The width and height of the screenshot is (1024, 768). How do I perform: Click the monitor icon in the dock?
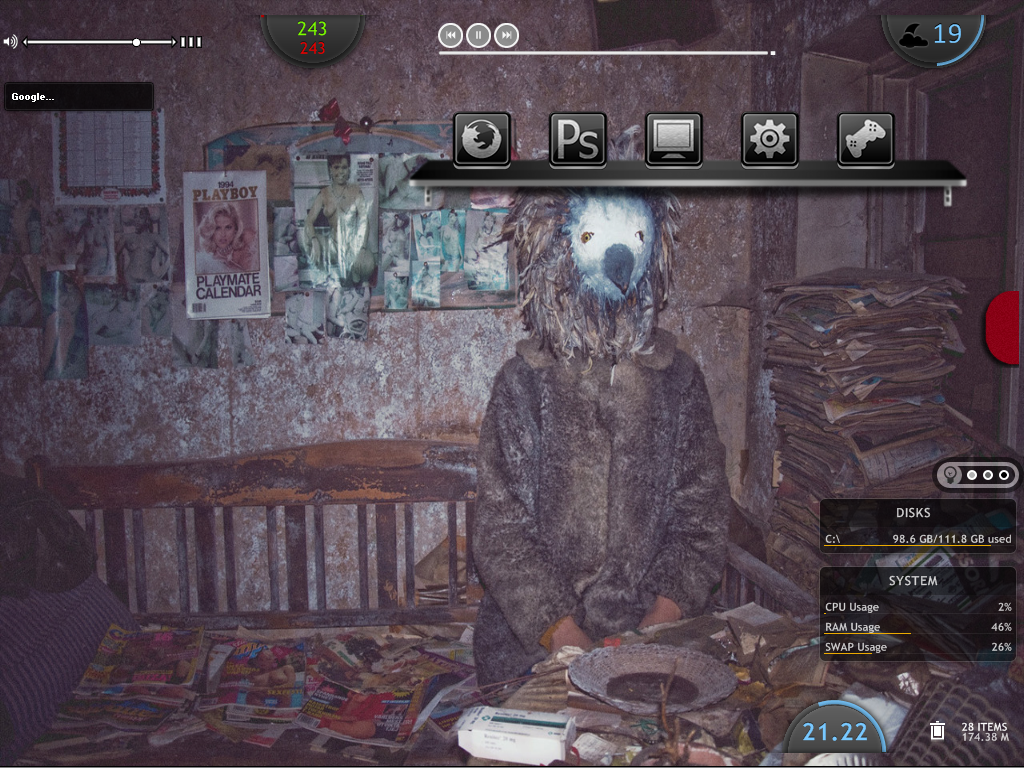click(674, 138)
